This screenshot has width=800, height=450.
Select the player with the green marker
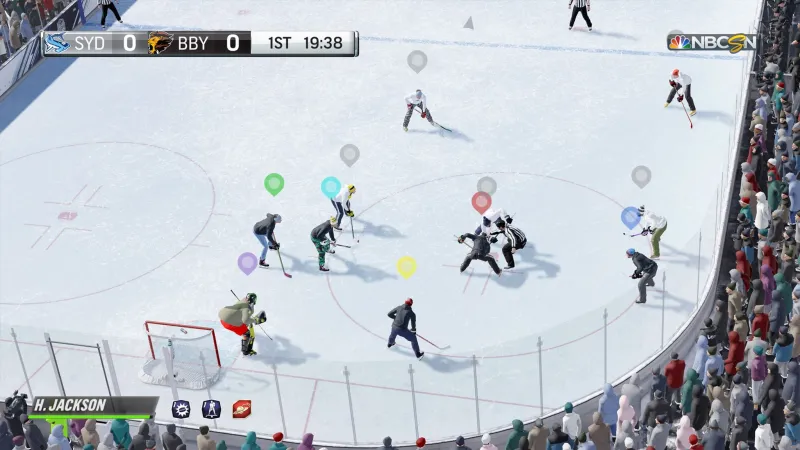click(267, 237)
